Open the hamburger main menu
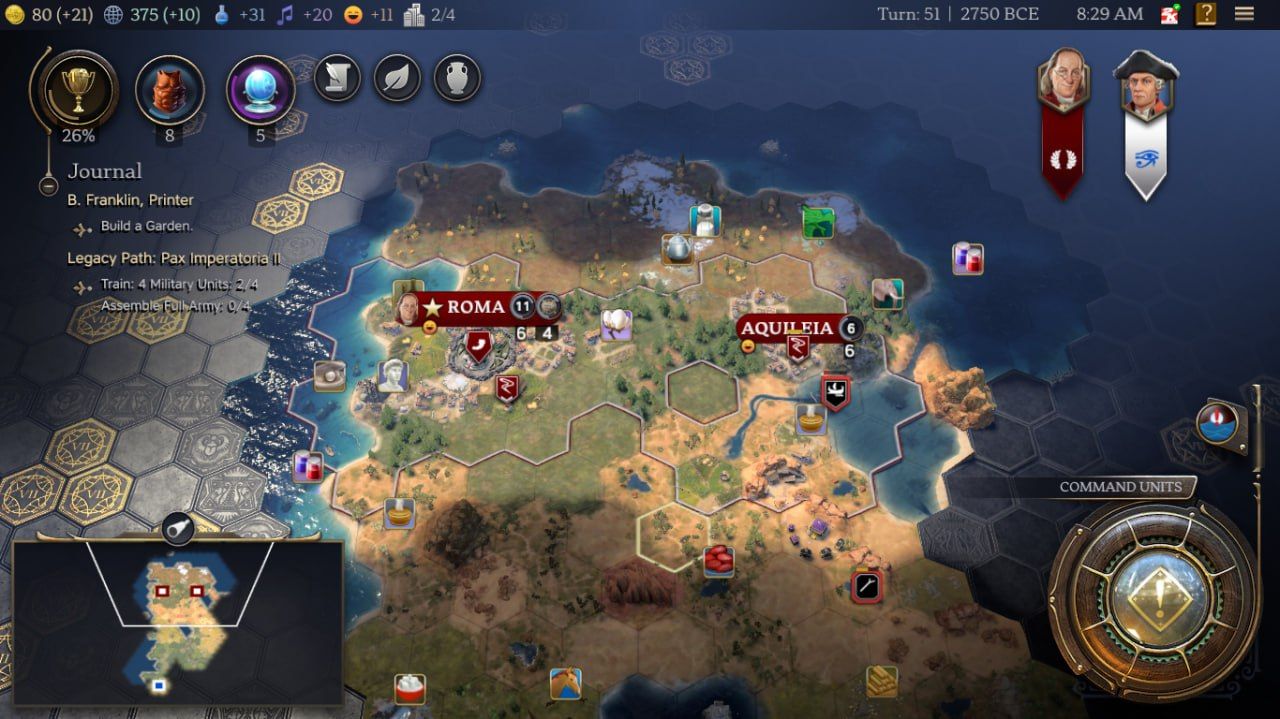 (1244, 14)
